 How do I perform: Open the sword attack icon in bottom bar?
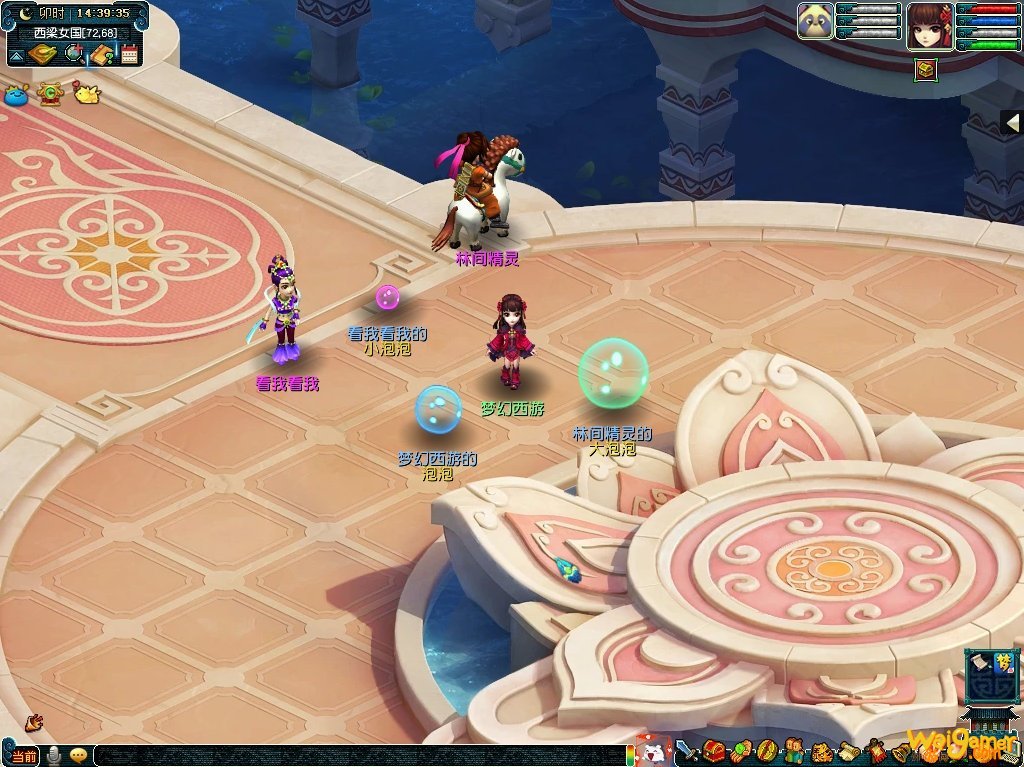click(x=687, y=752)
